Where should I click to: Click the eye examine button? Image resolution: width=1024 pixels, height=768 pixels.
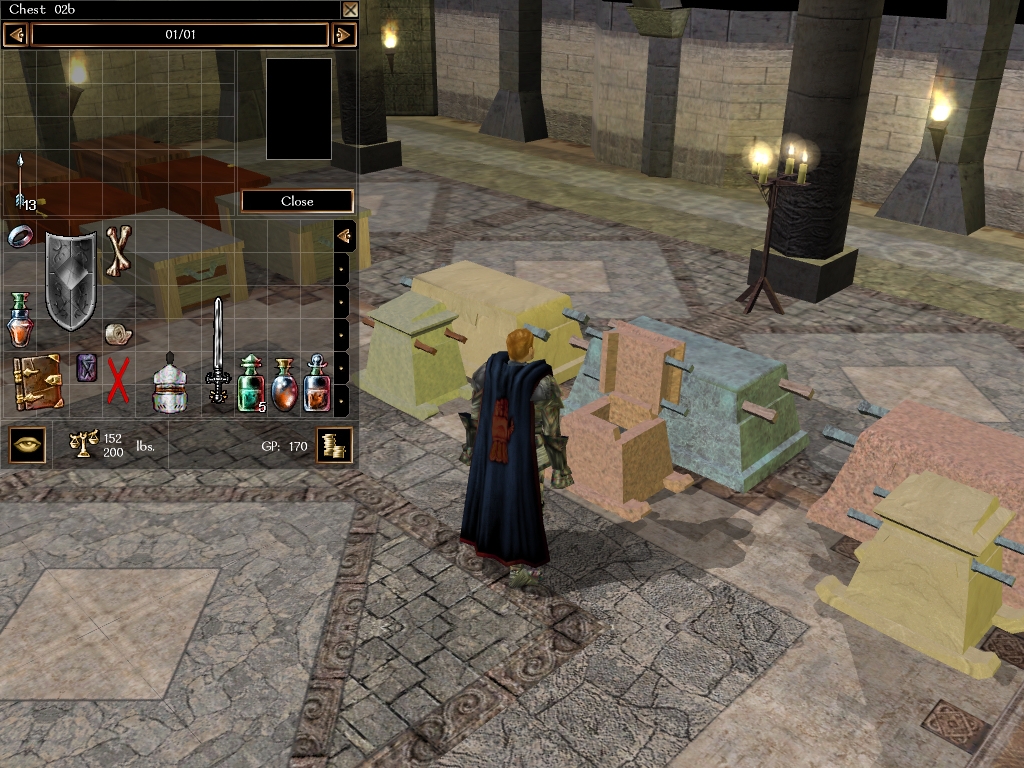click(28, 444)
